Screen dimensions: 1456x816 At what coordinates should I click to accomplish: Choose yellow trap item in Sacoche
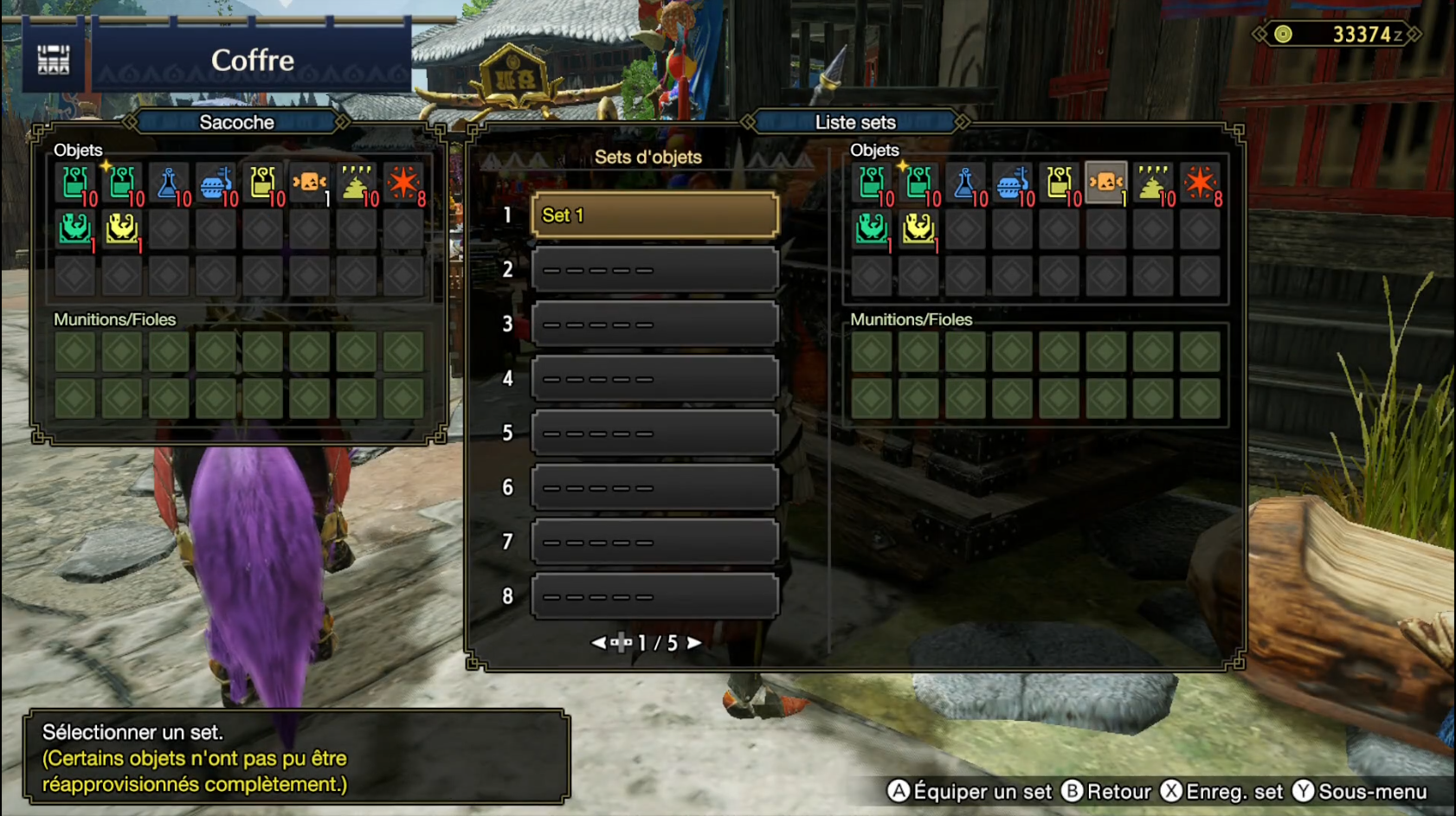[122, 229]
